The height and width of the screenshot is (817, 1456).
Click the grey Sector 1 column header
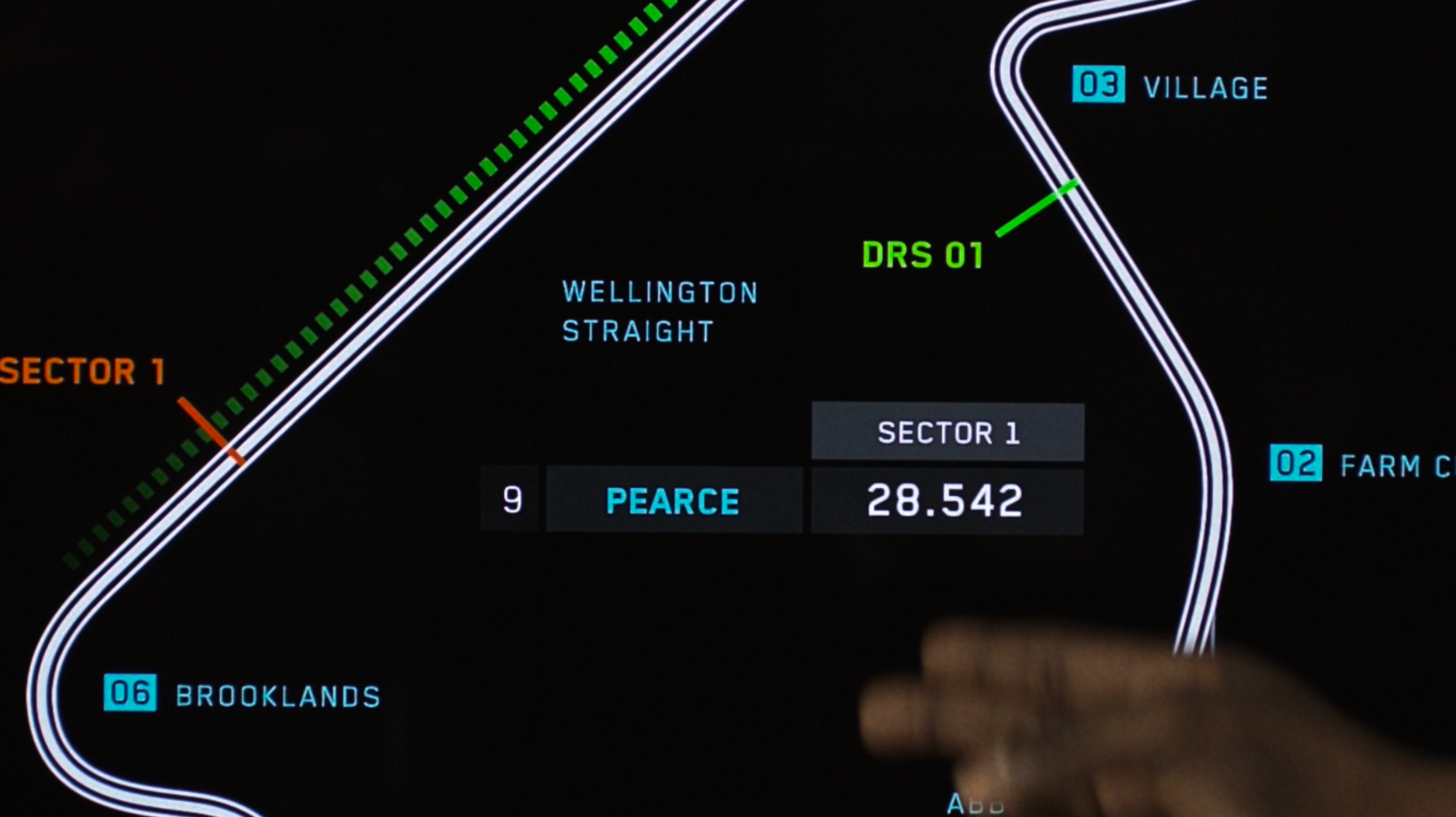point(948,432)
